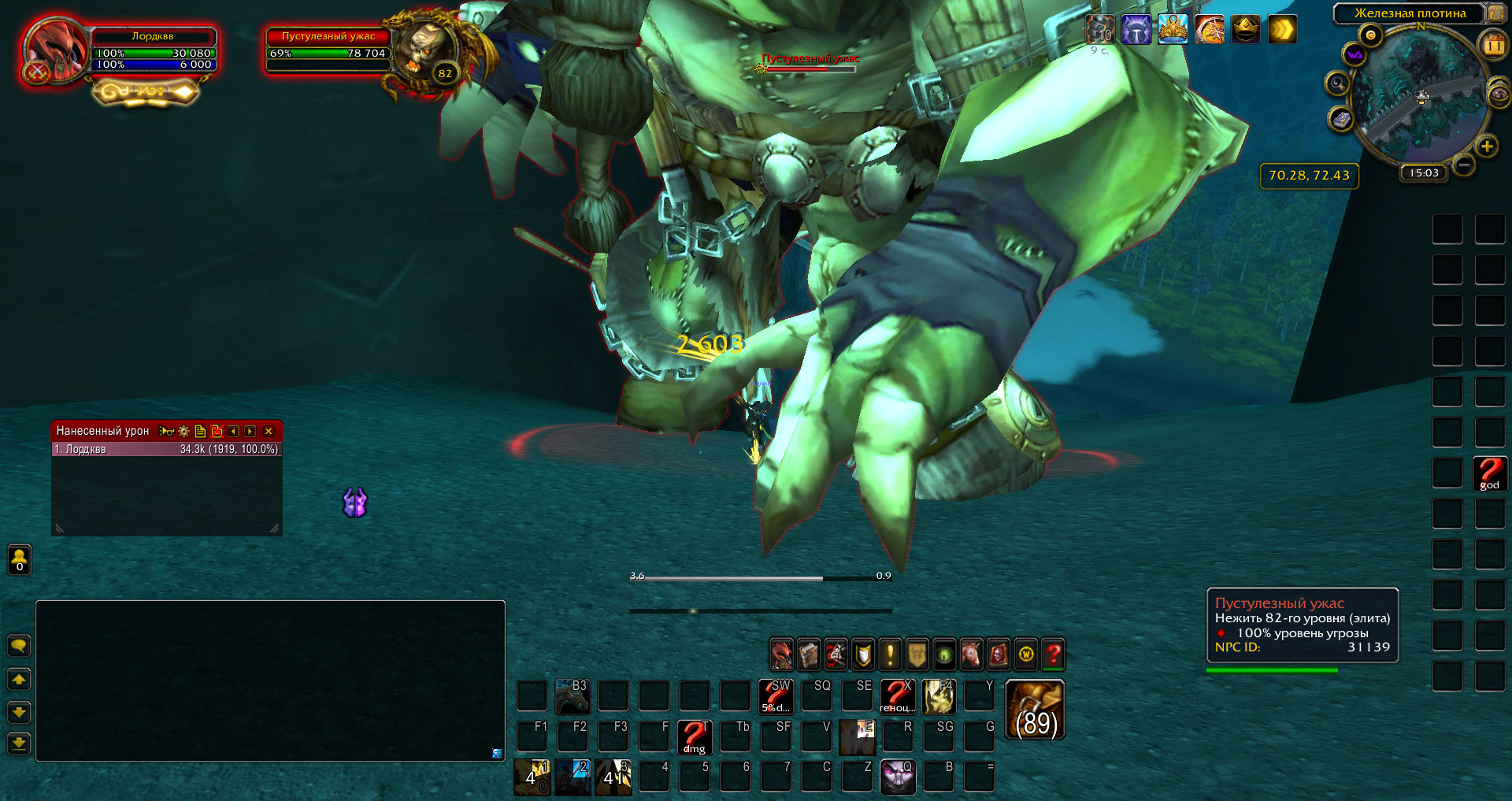Open damage meter settings gear
Screen dimensions: 1512x801
pos(183,432)
